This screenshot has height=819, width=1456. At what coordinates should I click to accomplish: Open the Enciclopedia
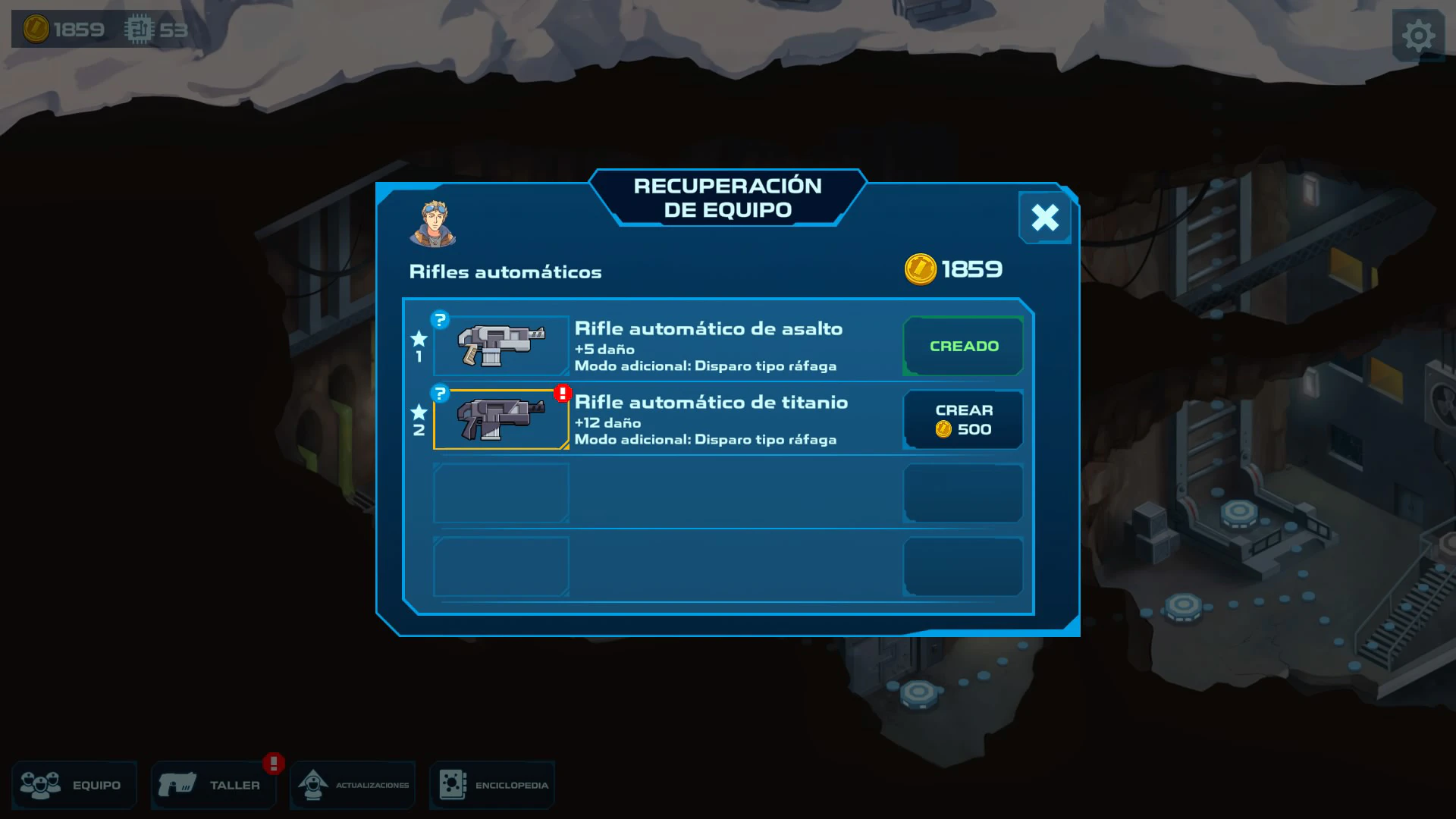(492, 785)
